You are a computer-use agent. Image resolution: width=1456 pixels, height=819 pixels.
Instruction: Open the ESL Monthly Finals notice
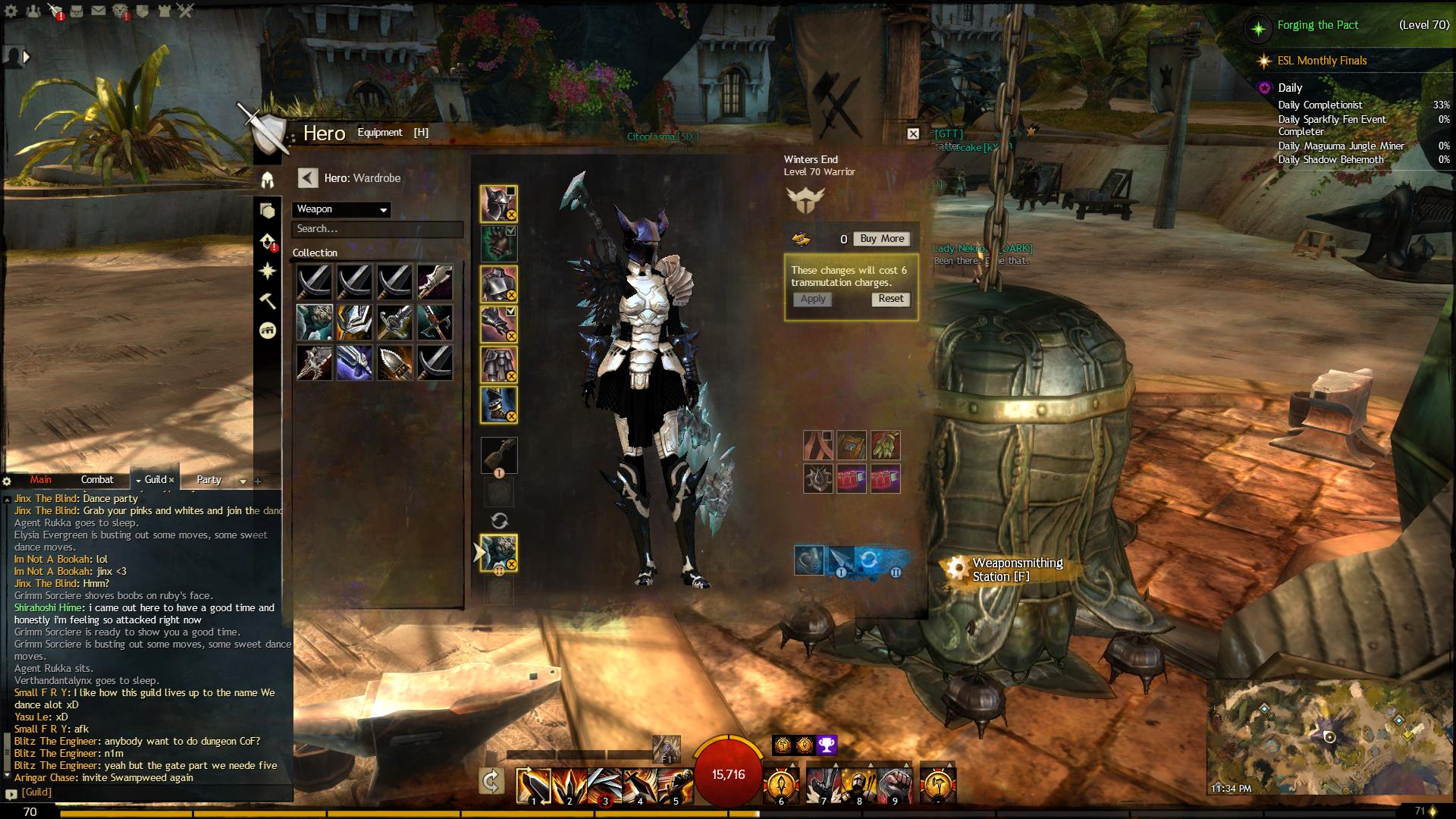point(1321,61)
